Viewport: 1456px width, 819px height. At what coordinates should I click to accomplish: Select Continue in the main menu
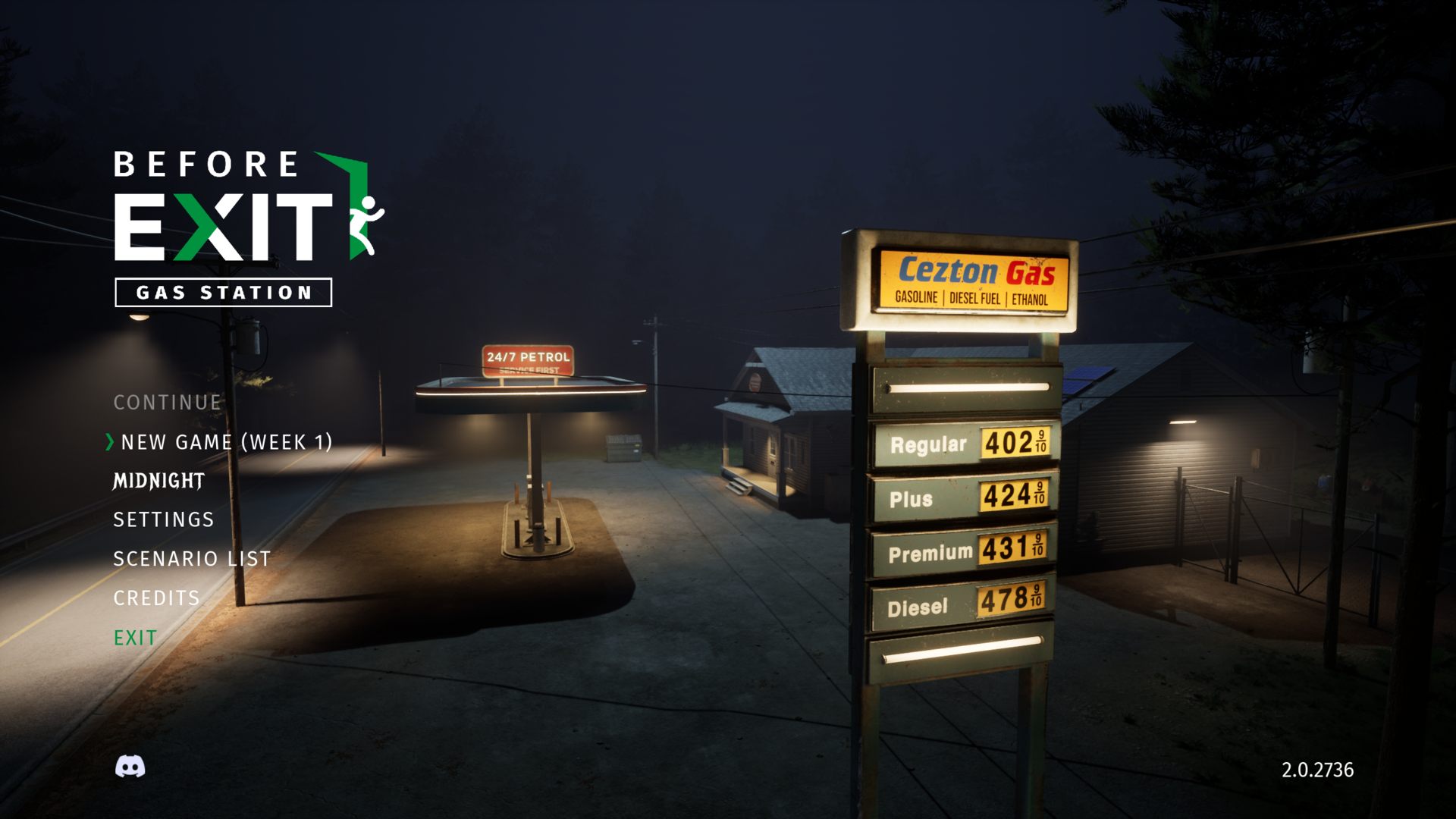167,403
